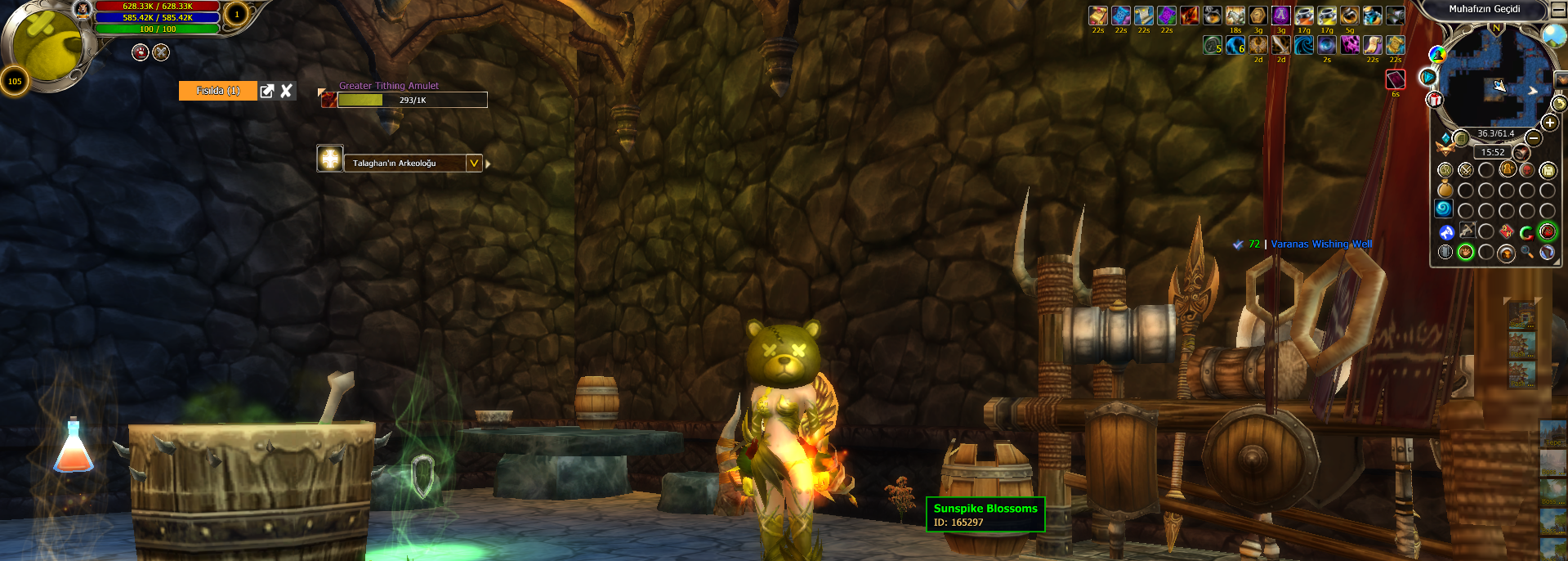Minimize the Muhafızın Geçidi minimap panel

click(1558, 10)
